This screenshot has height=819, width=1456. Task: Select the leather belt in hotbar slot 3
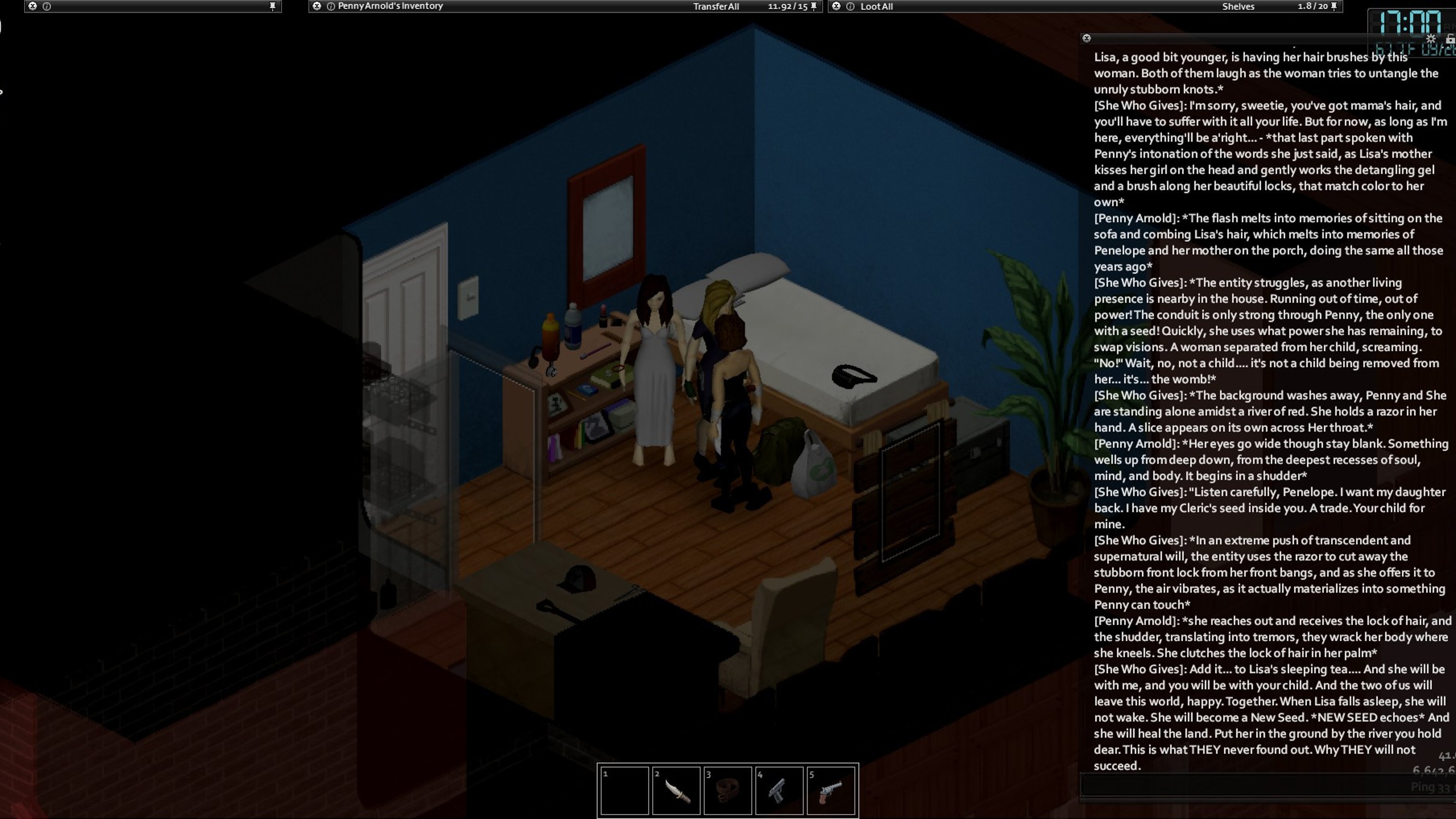(728, 790)
